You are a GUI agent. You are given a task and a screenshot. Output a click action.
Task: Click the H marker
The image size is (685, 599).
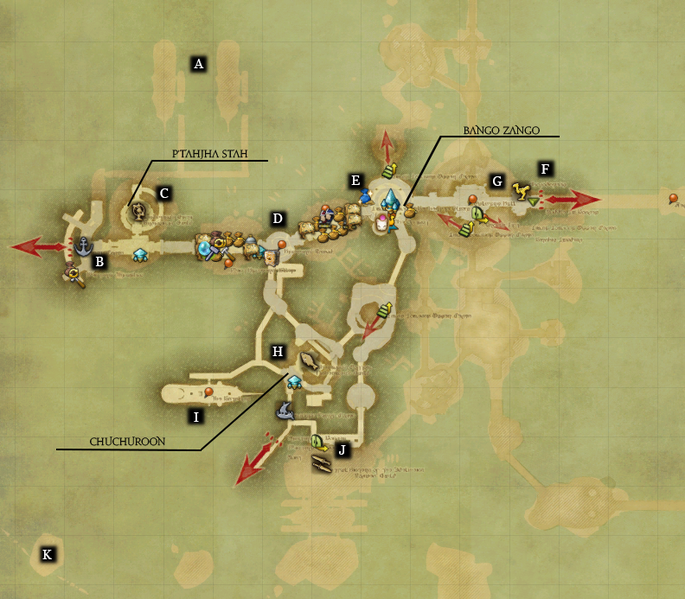(x=278, y=352)
